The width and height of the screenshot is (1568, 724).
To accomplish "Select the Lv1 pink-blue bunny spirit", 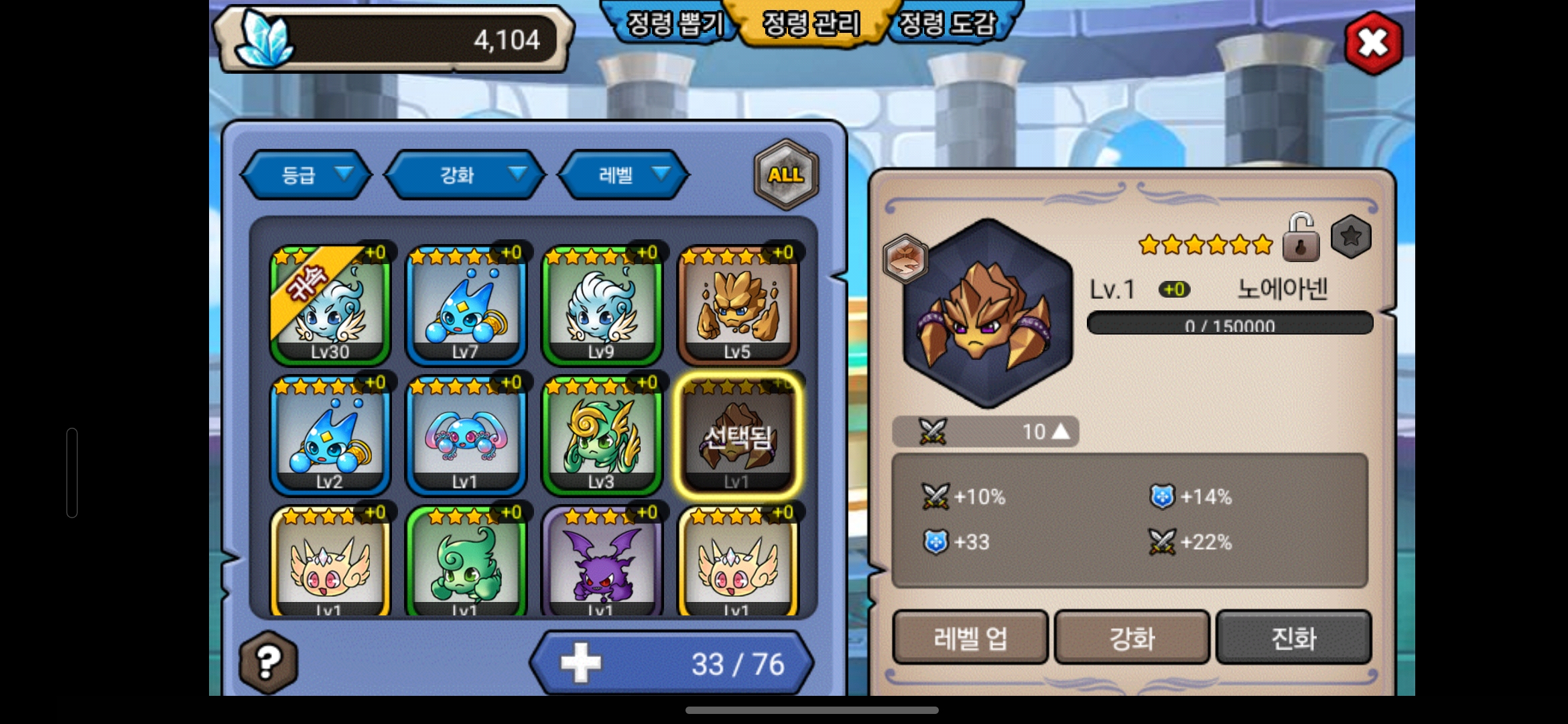I will tap(466, 436).
